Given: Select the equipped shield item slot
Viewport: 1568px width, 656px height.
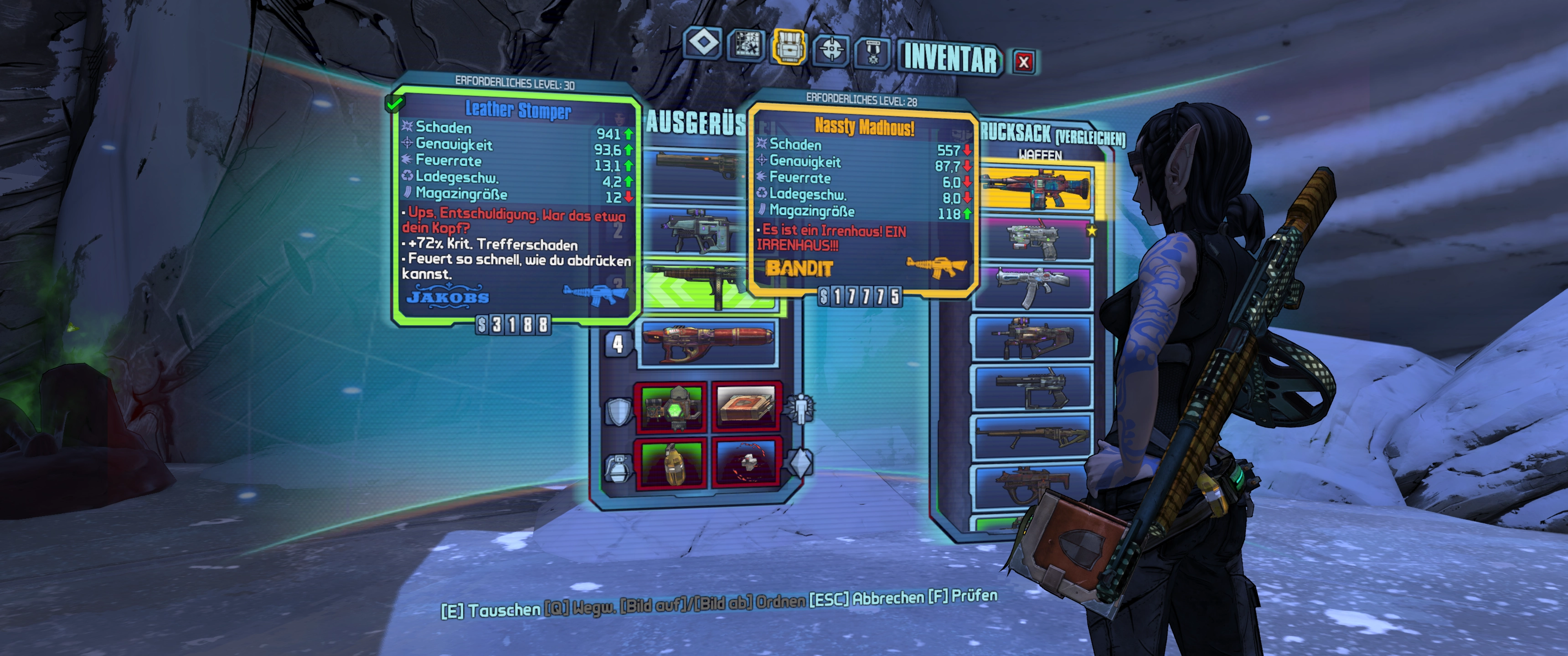Looking at the screenshot, I should (671, 406).
